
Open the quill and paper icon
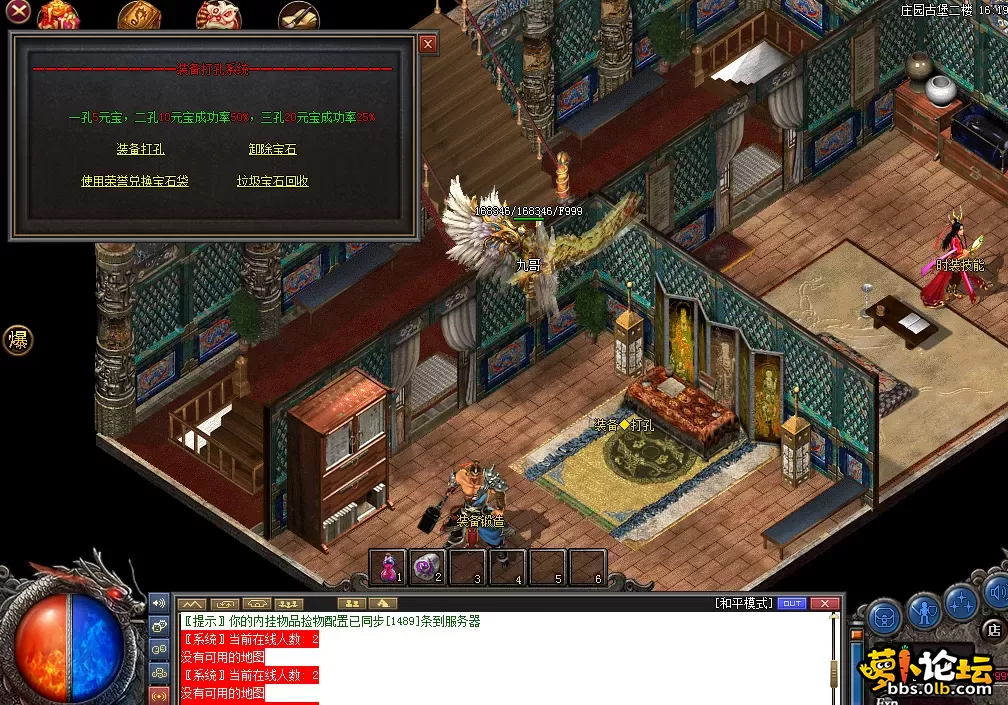(x=297, y=15)
